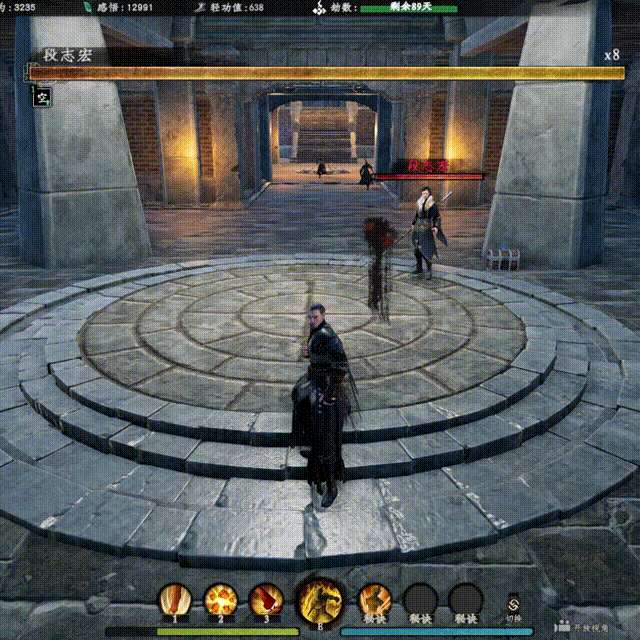
Task: Click the 切换 switch icon
Action: click(514, 604)
